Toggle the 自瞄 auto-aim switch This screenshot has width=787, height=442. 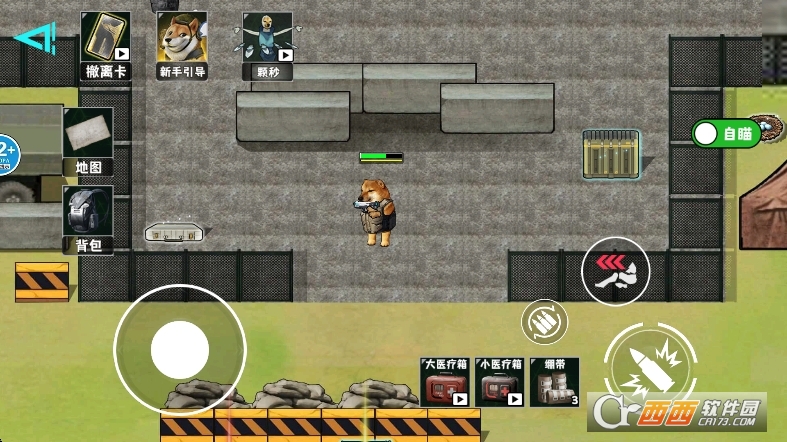(x=726, y=133)
